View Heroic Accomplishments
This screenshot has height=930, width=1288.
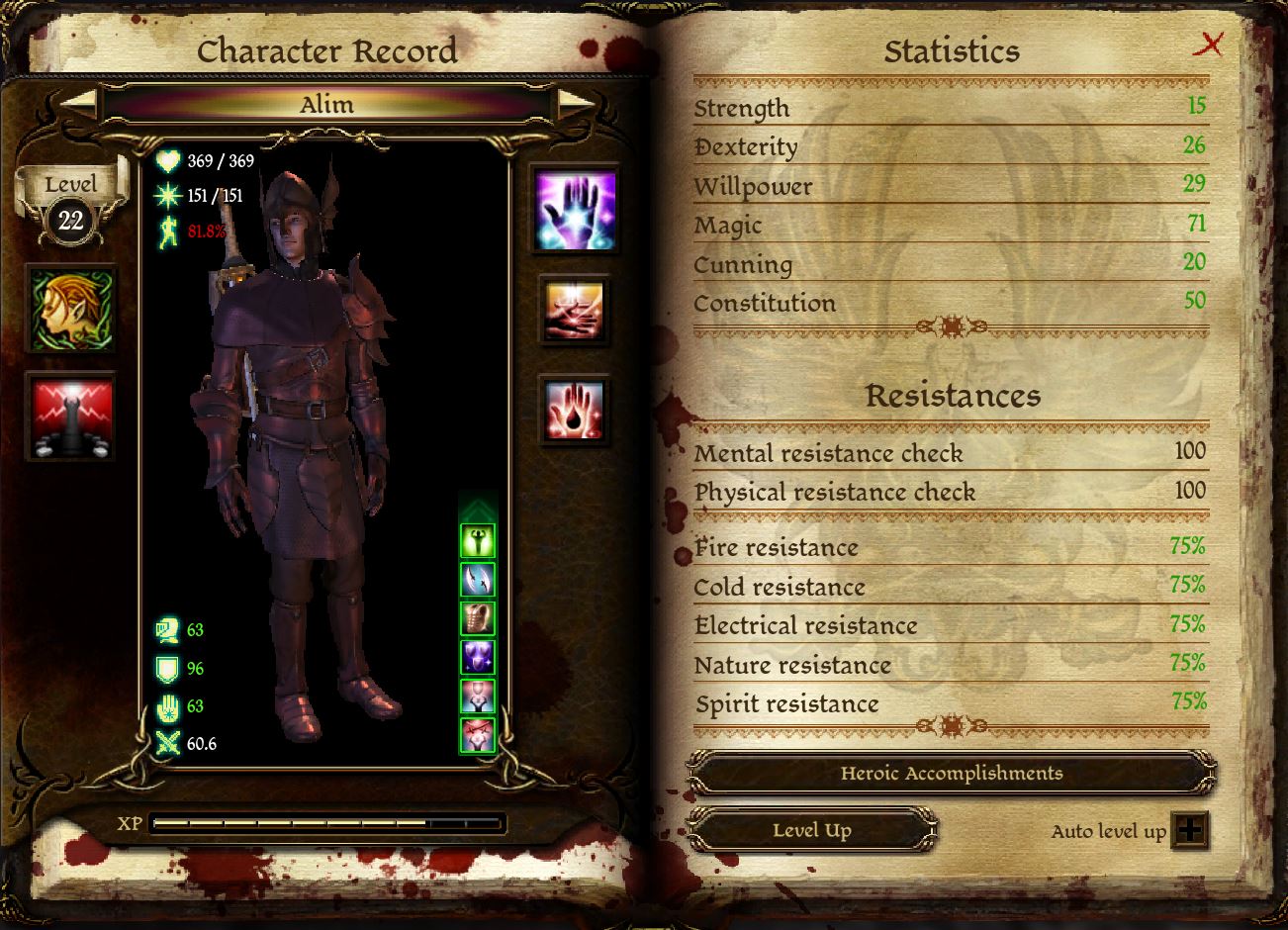951,774
